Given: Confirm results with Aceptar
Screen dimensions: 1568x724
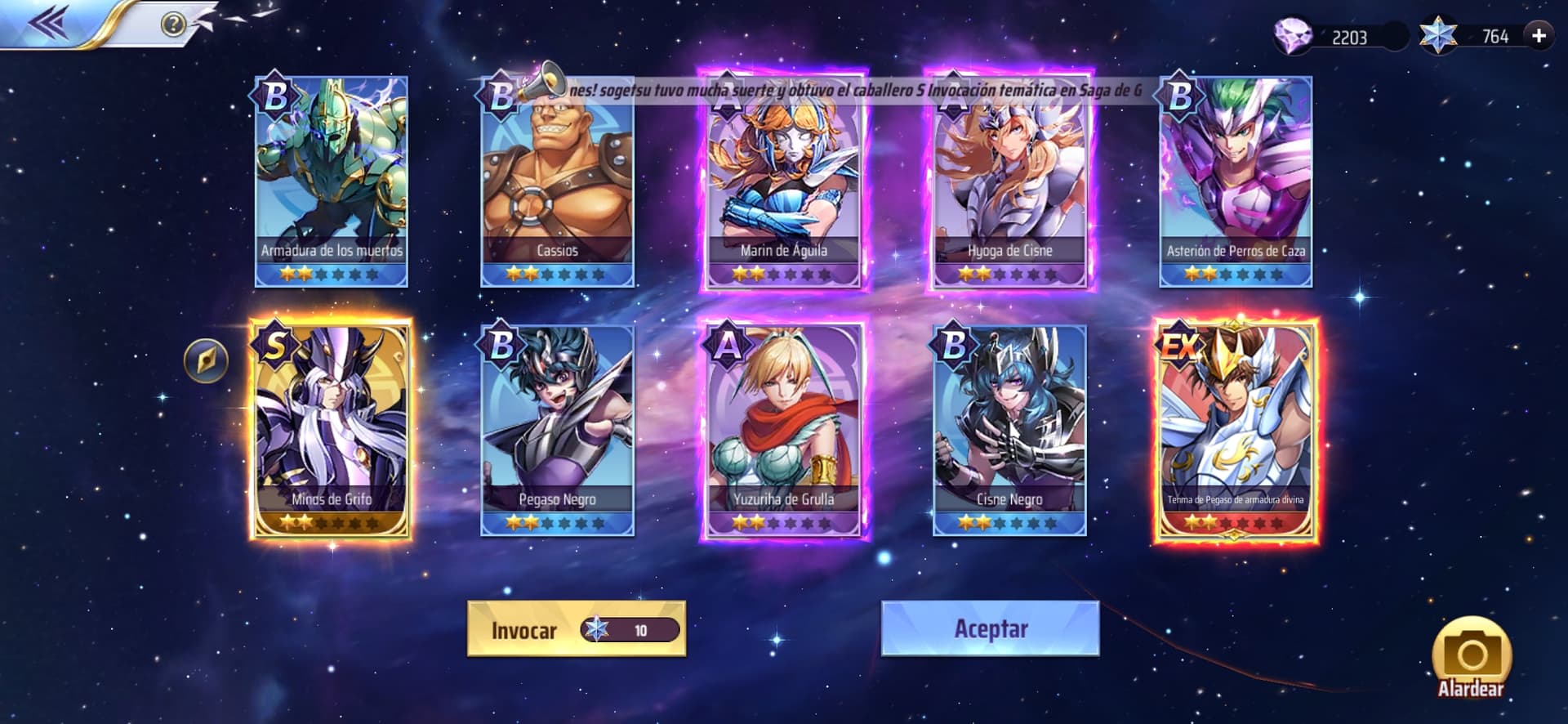Looking at the screenshot, I should click(990, 628).
